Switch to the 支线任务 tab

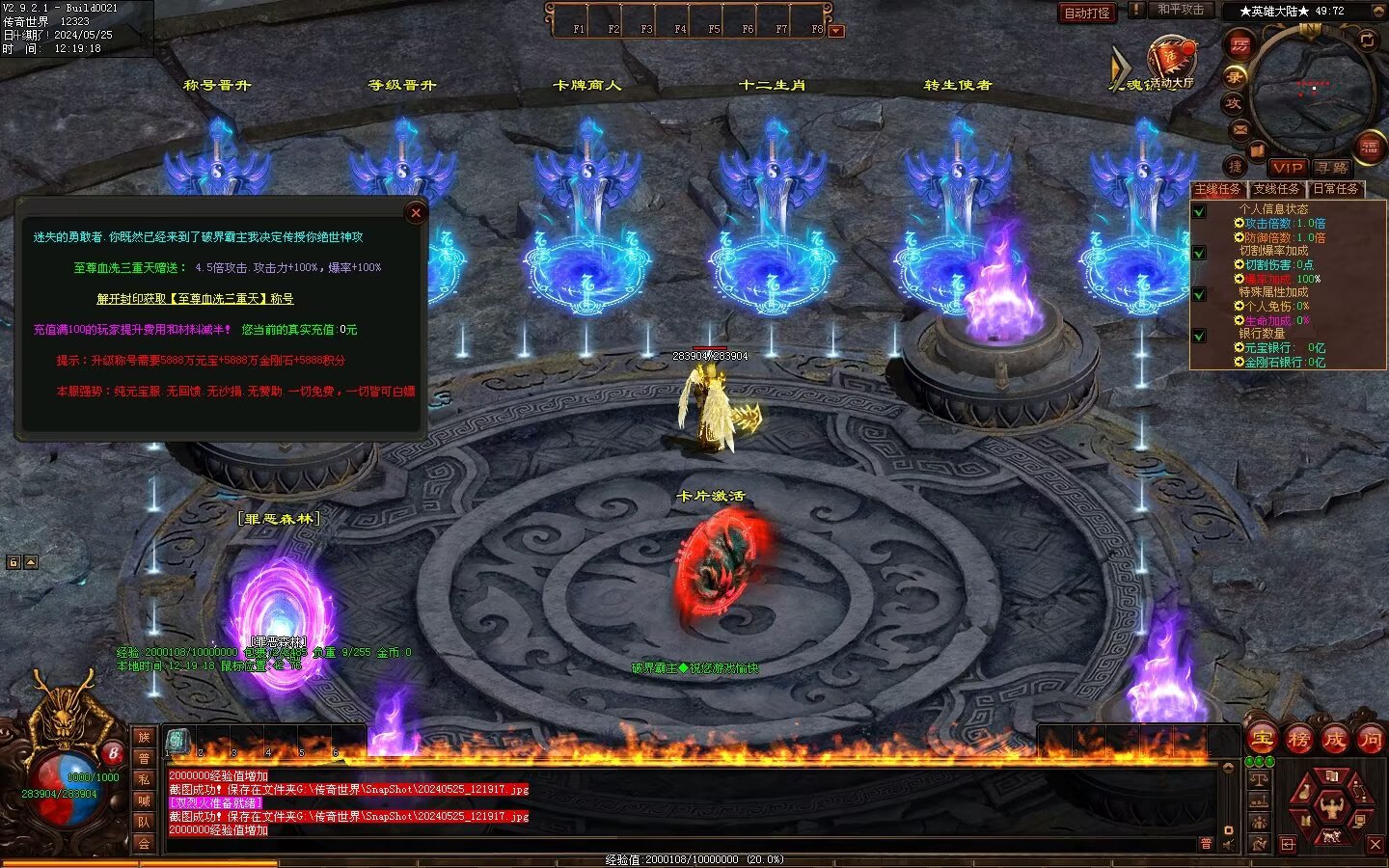point(1276,189)
